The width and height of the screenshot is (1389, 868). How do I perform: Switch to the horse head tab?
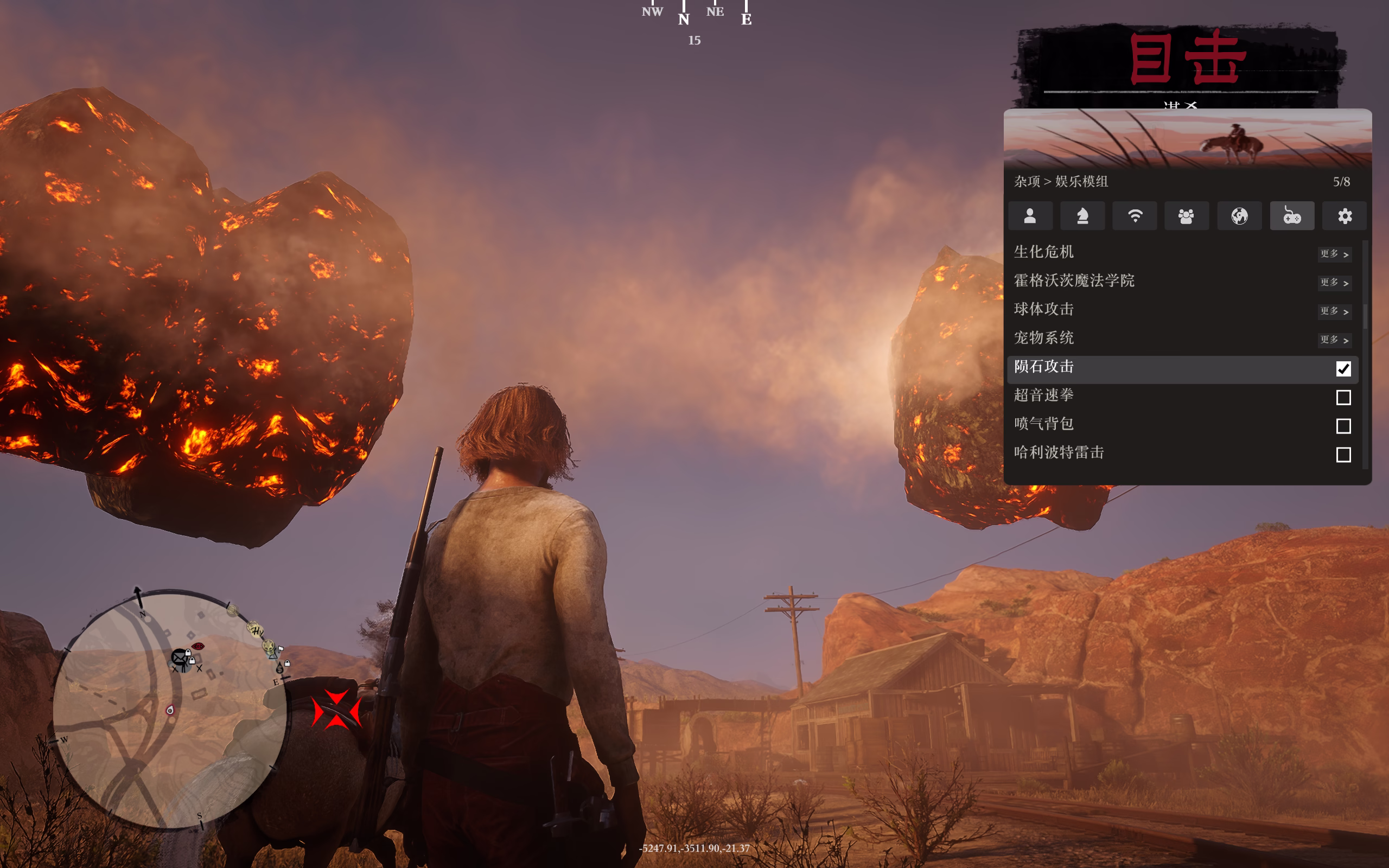(1082, 216)
